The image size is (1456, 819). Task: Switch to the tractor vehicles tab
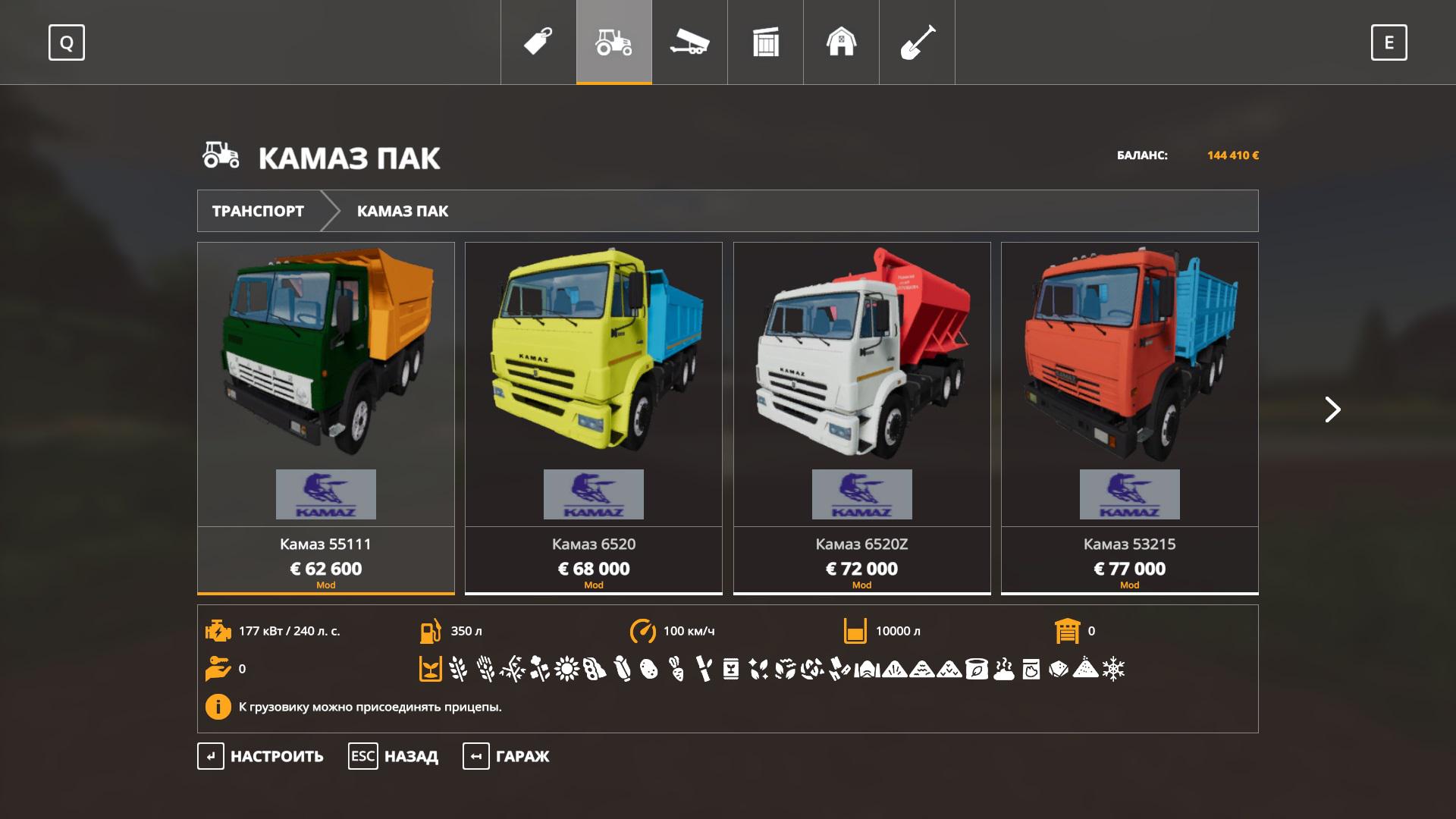tap(614, 42)
